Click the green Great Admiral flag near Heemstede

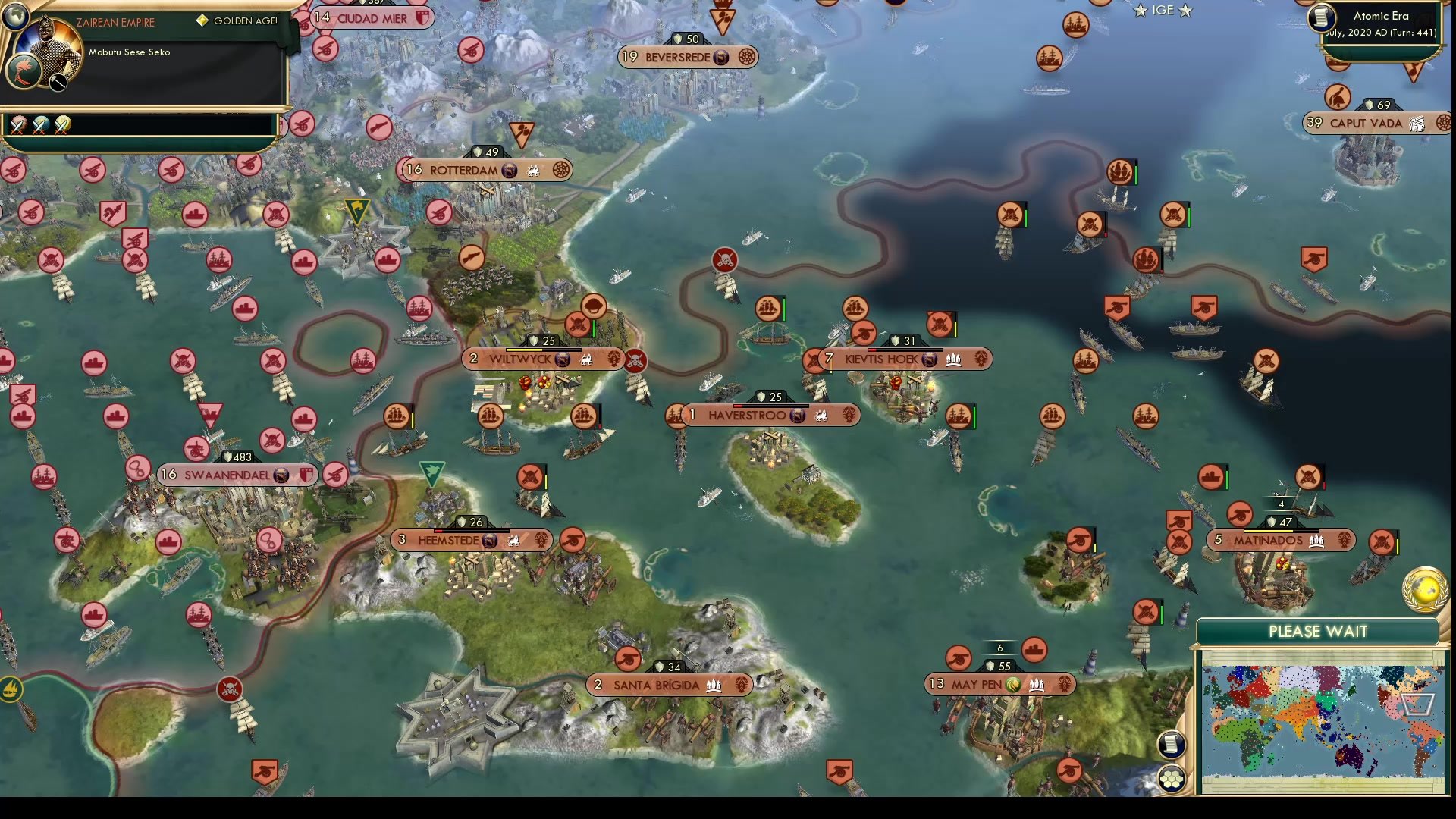coord(431,470)
